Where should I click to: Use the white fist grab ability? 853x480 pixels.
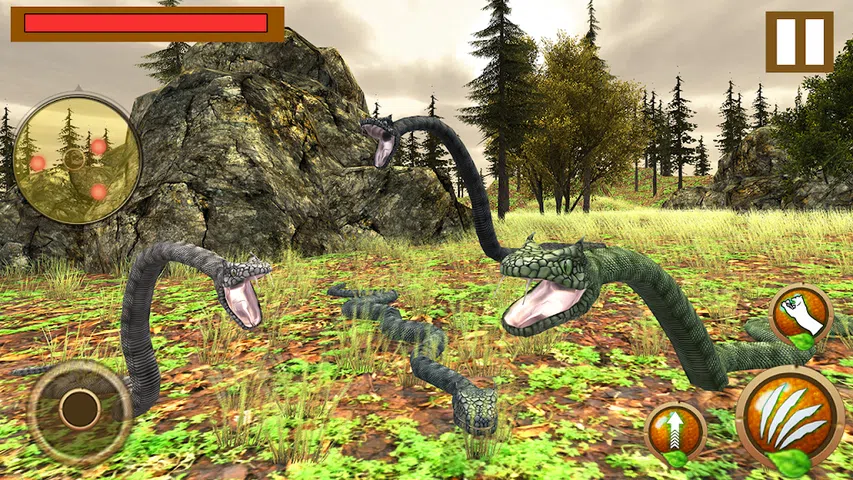(801, 316)
